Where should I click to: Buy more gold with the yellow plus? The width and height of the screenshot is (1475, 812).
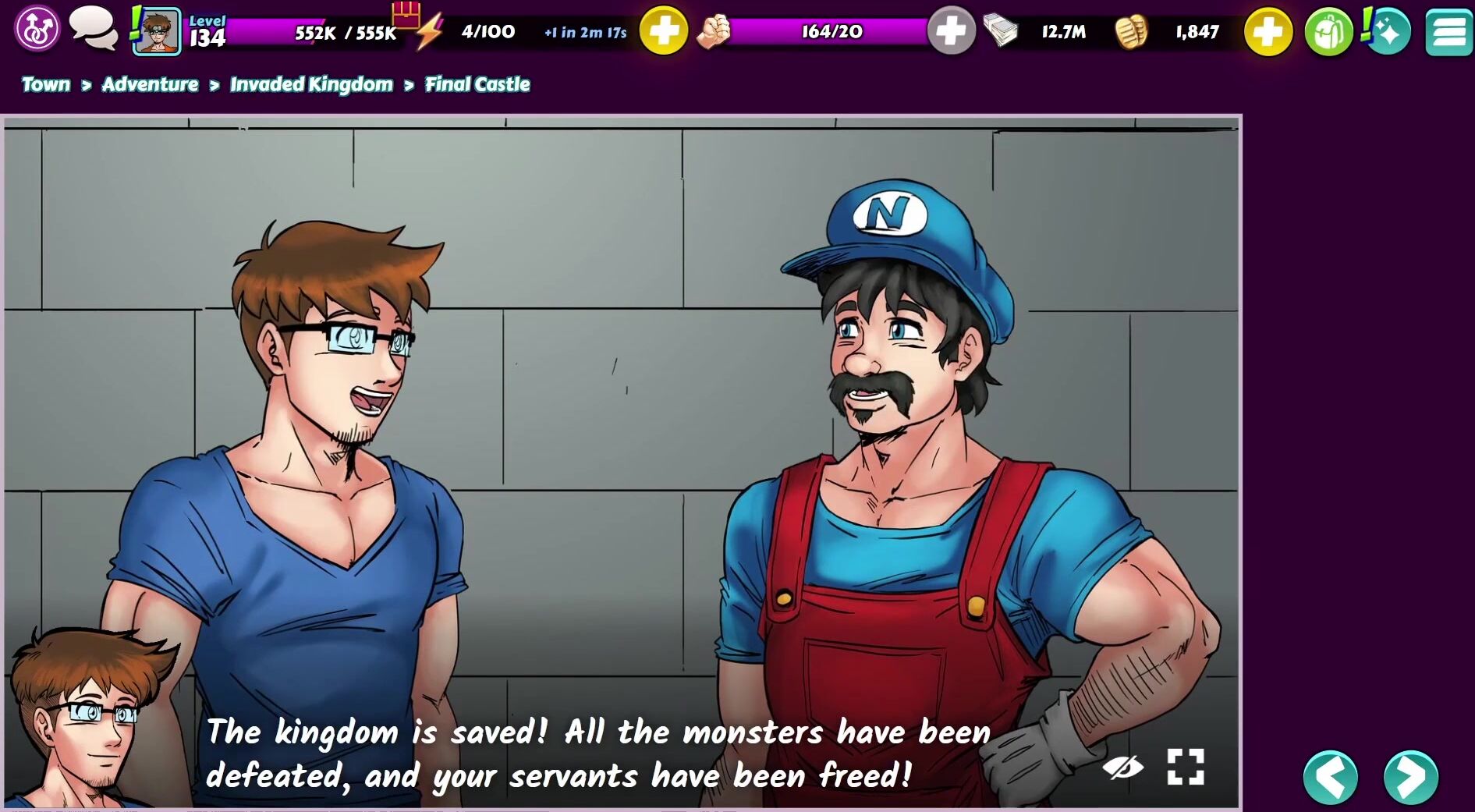pyautogui.click(x=1268, y=32)
